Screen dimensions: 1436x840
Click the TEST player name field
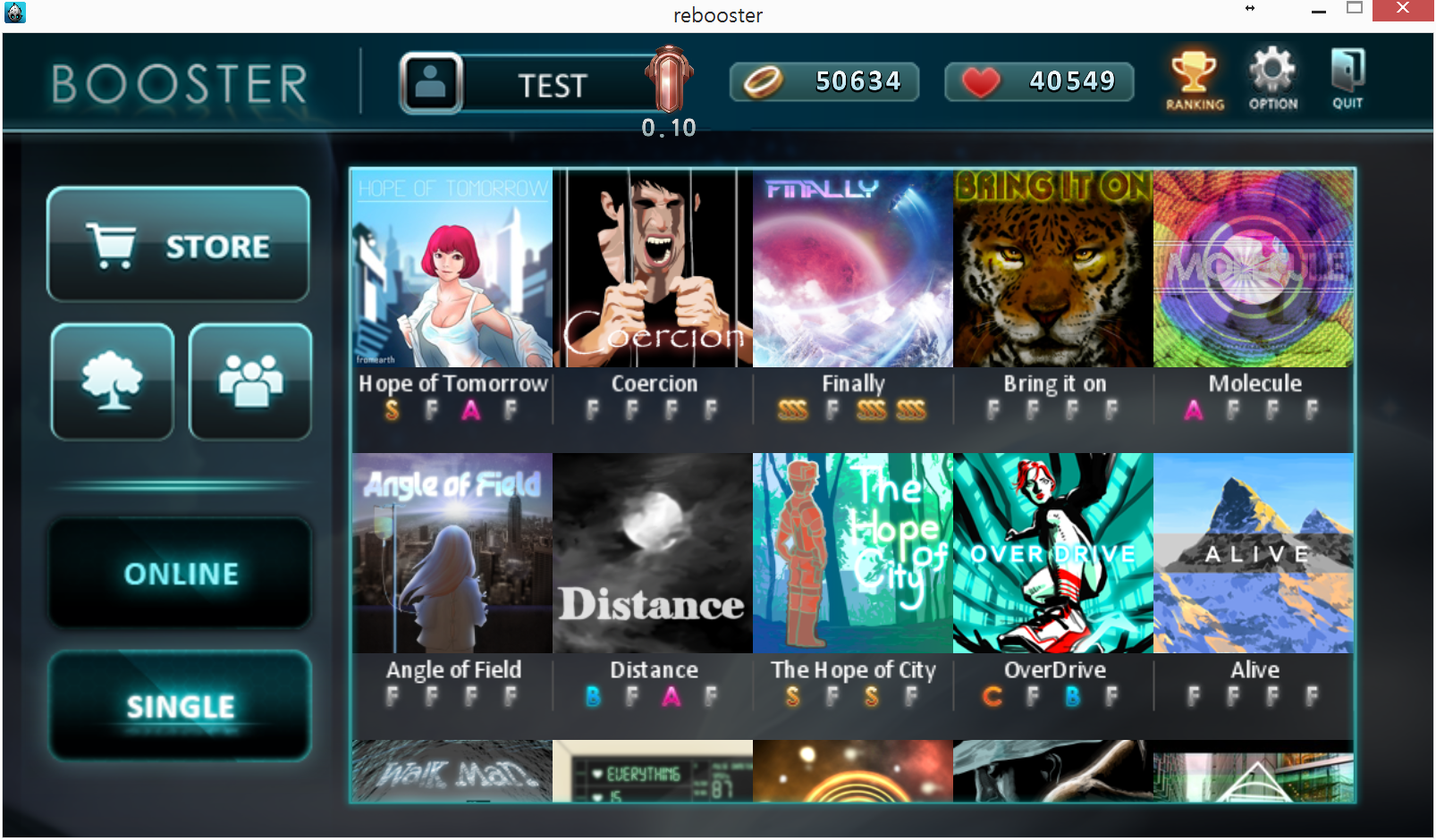tap(553, 84)
